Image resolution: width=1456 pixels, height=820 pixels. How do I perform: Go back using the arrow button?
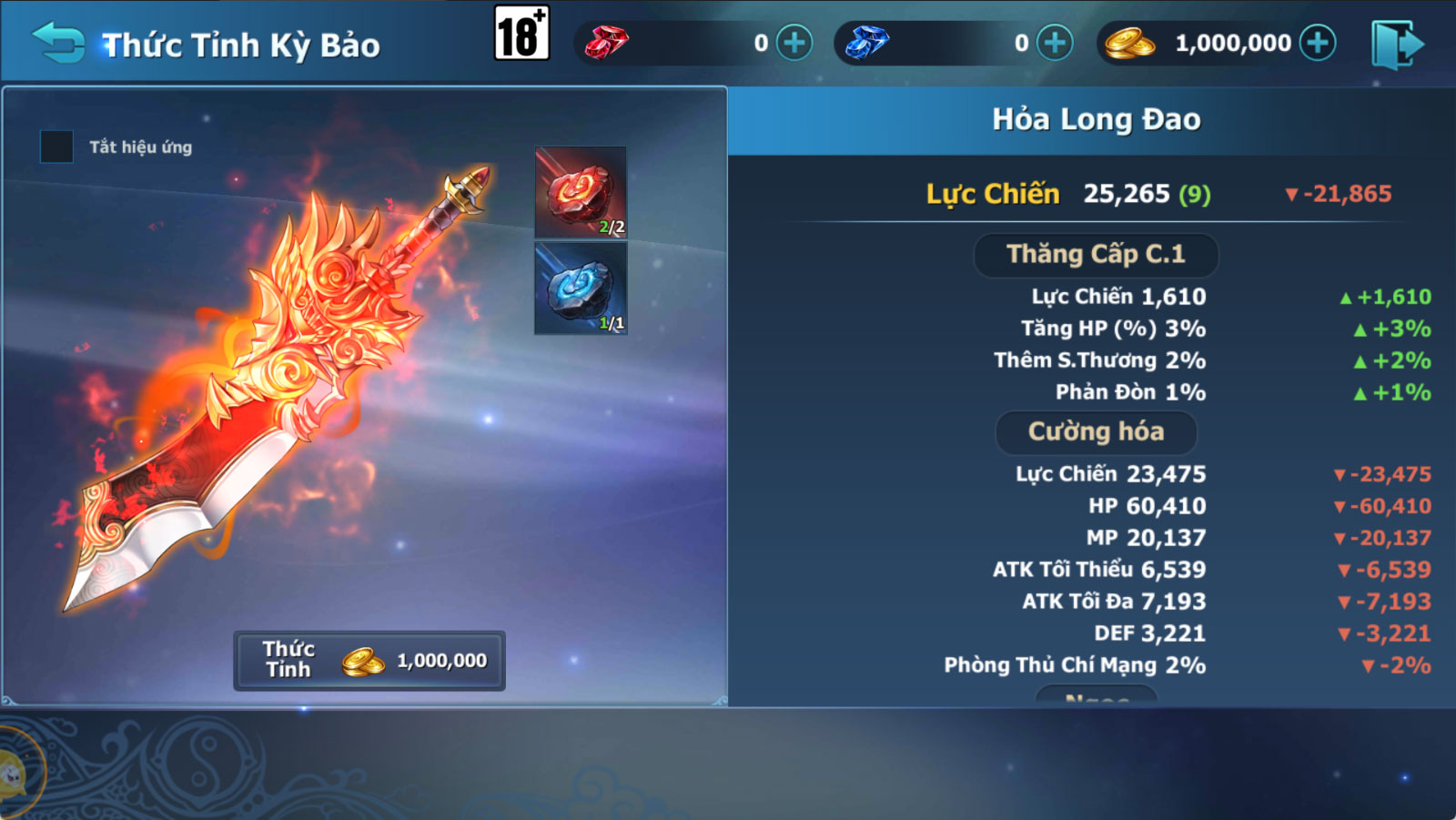click(58, 43)
